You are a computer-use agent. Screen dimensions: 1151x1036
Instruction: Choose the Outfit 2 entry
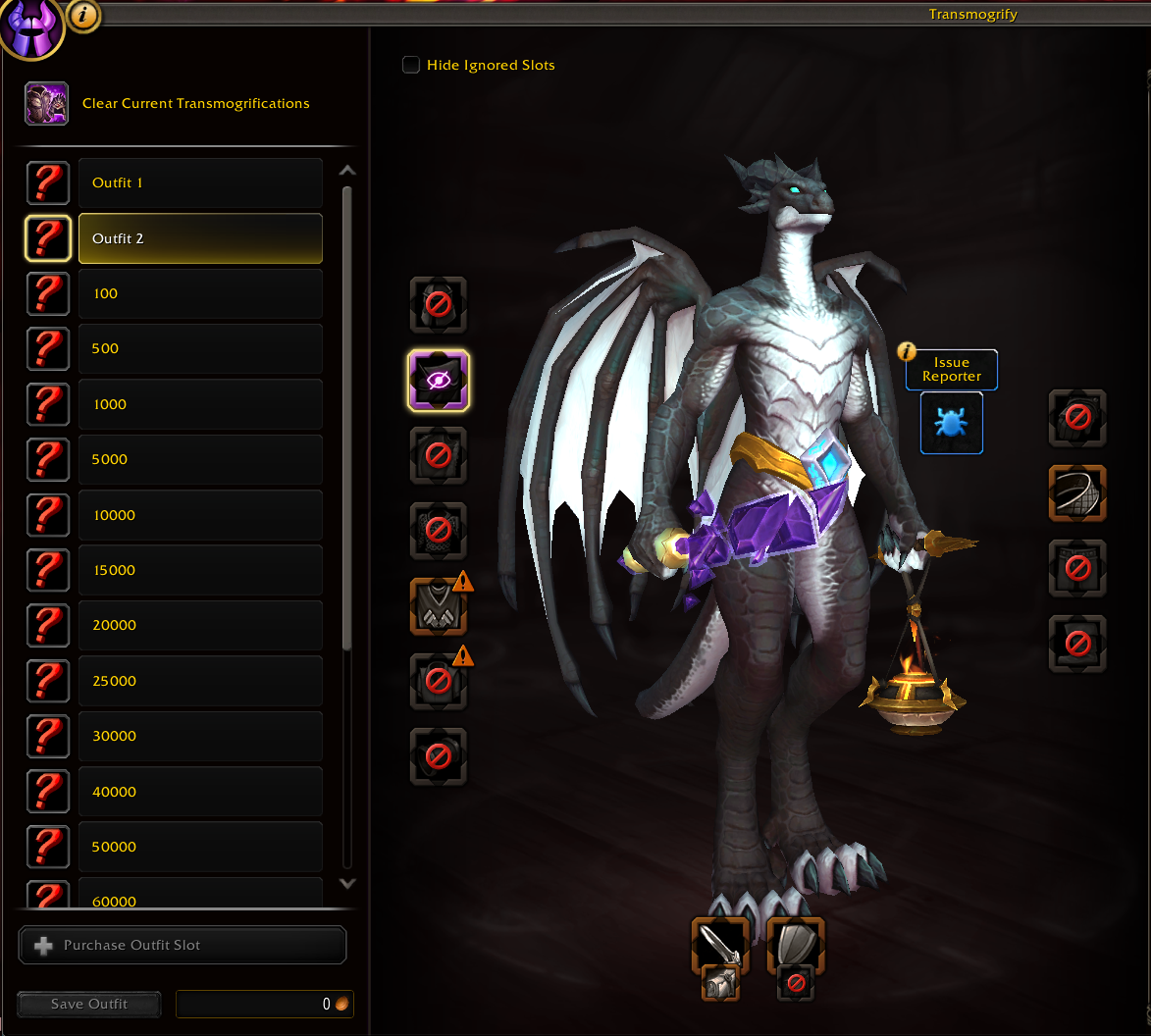(200, 238)
